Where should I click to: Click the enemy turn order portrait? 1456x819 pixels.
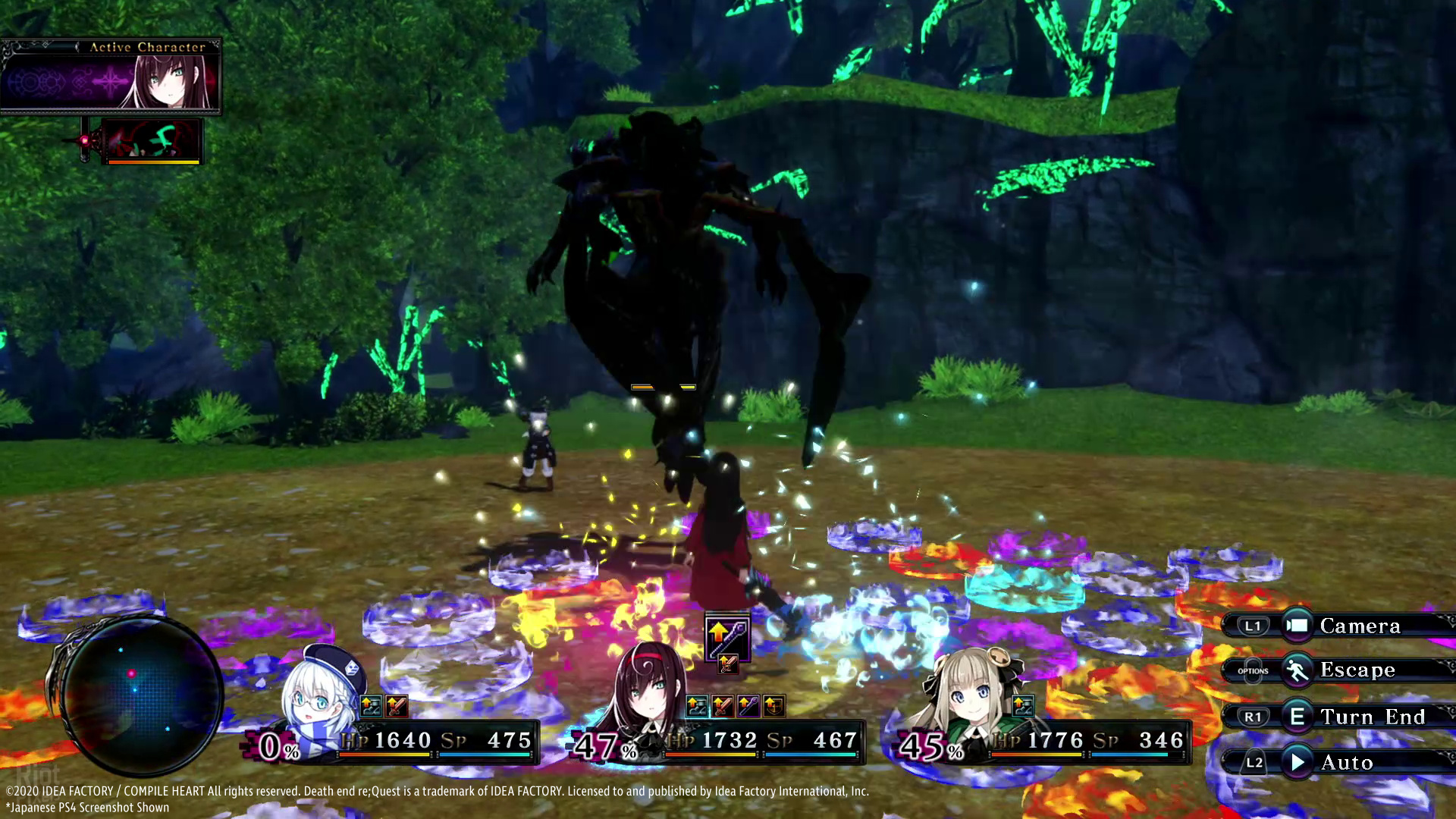tap(152, 140)
